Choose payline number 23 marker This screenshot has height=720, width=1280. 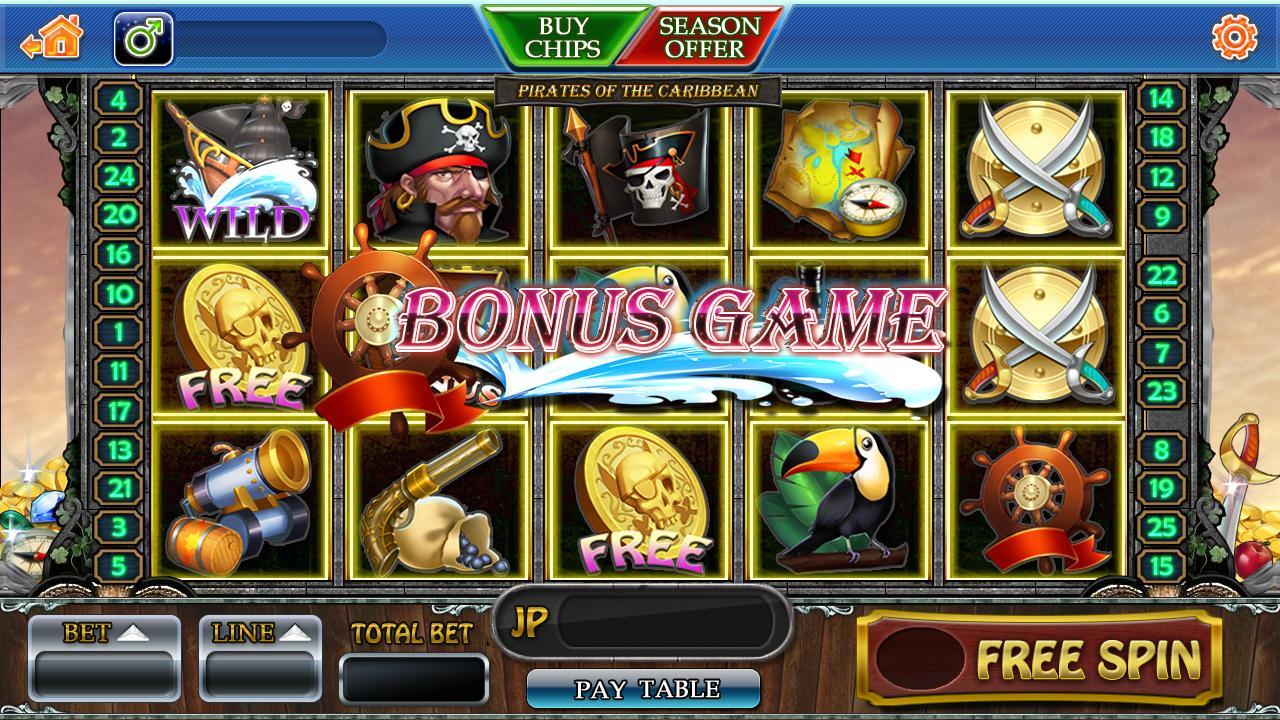(x=1161, y=391)
